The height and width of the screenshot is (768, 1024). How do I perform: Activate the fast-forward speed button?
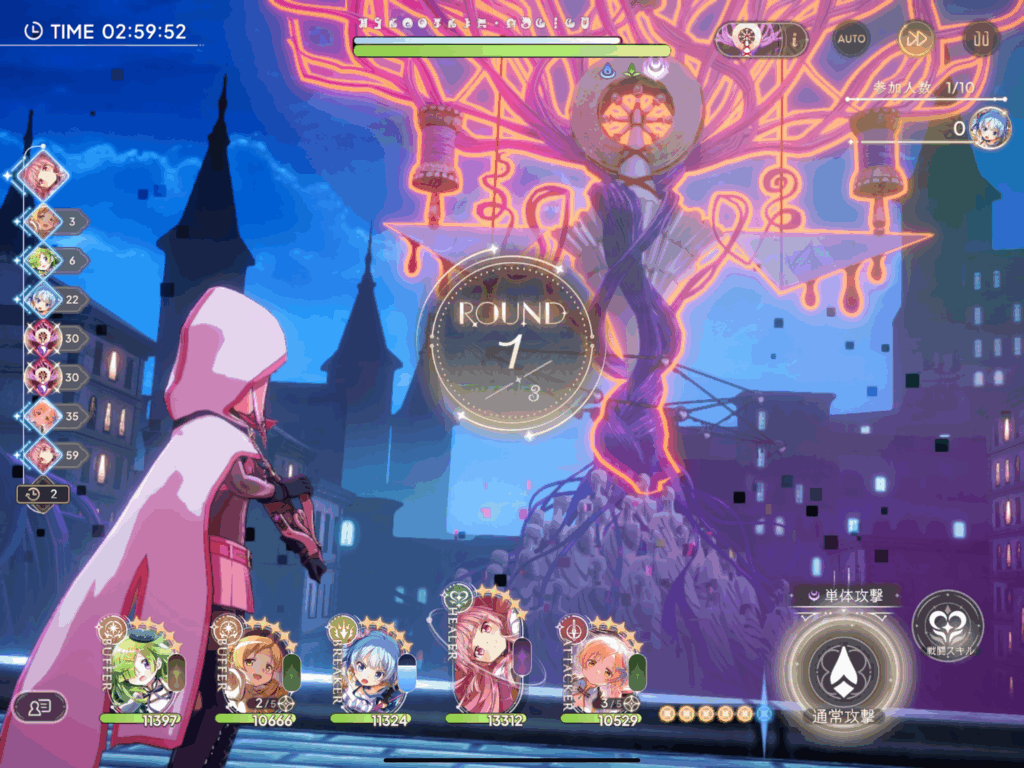point(916,39)
